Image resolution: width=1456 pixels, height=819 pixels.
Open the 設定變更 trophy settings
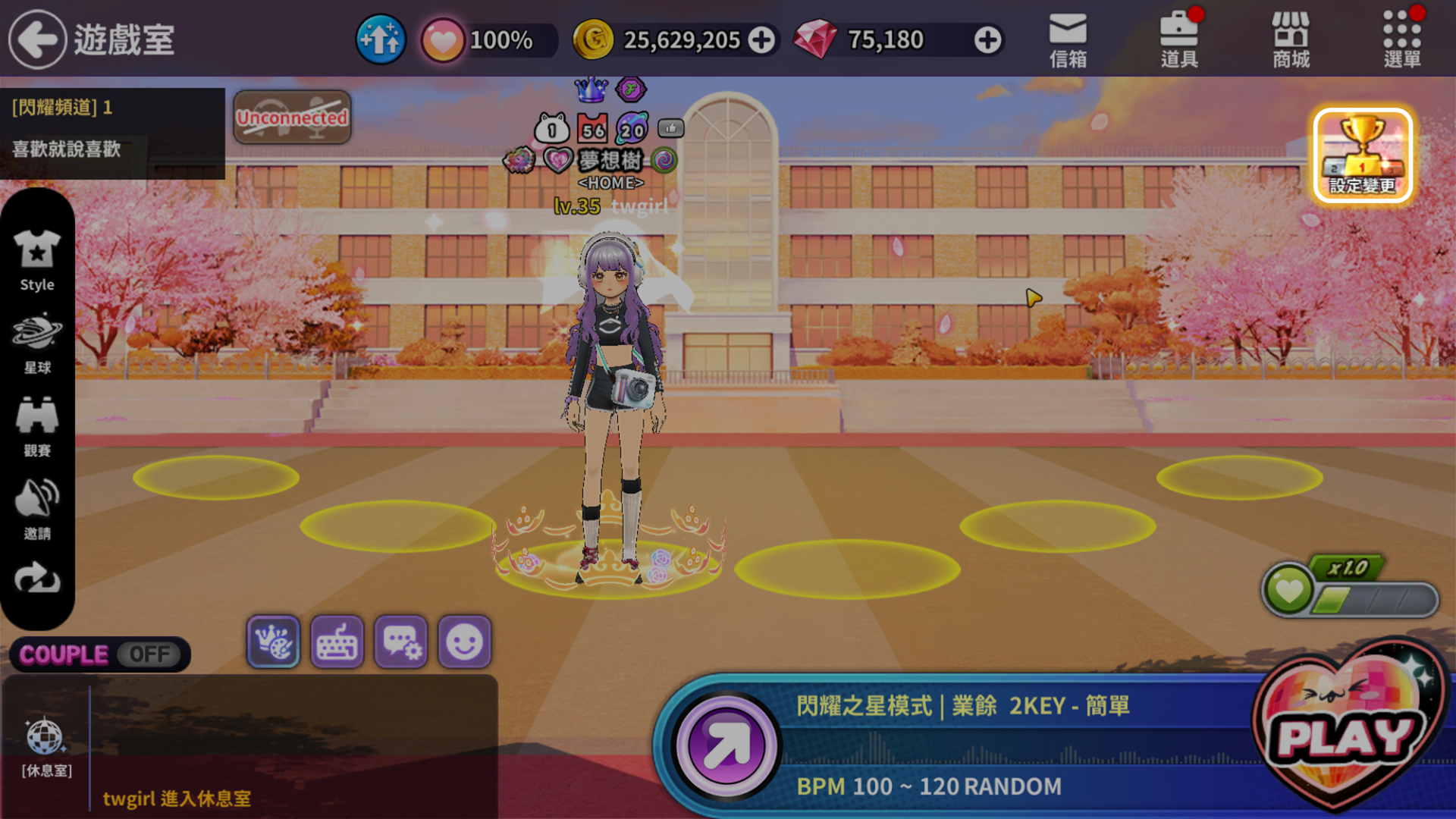(x=1363, y=156)
